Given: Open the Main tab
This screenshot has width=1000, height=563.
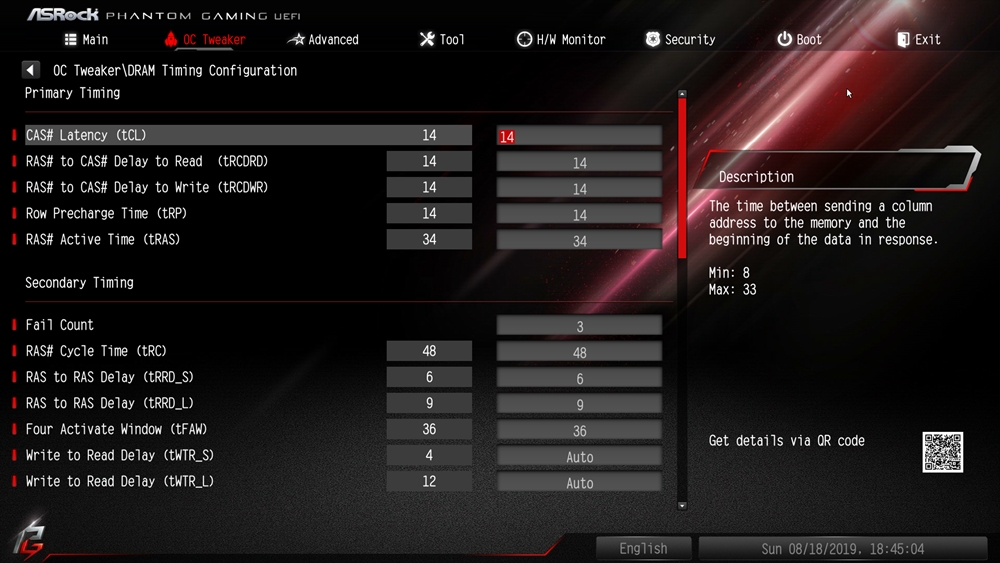Looking at the screenshot, I should (x=86, y=40).
